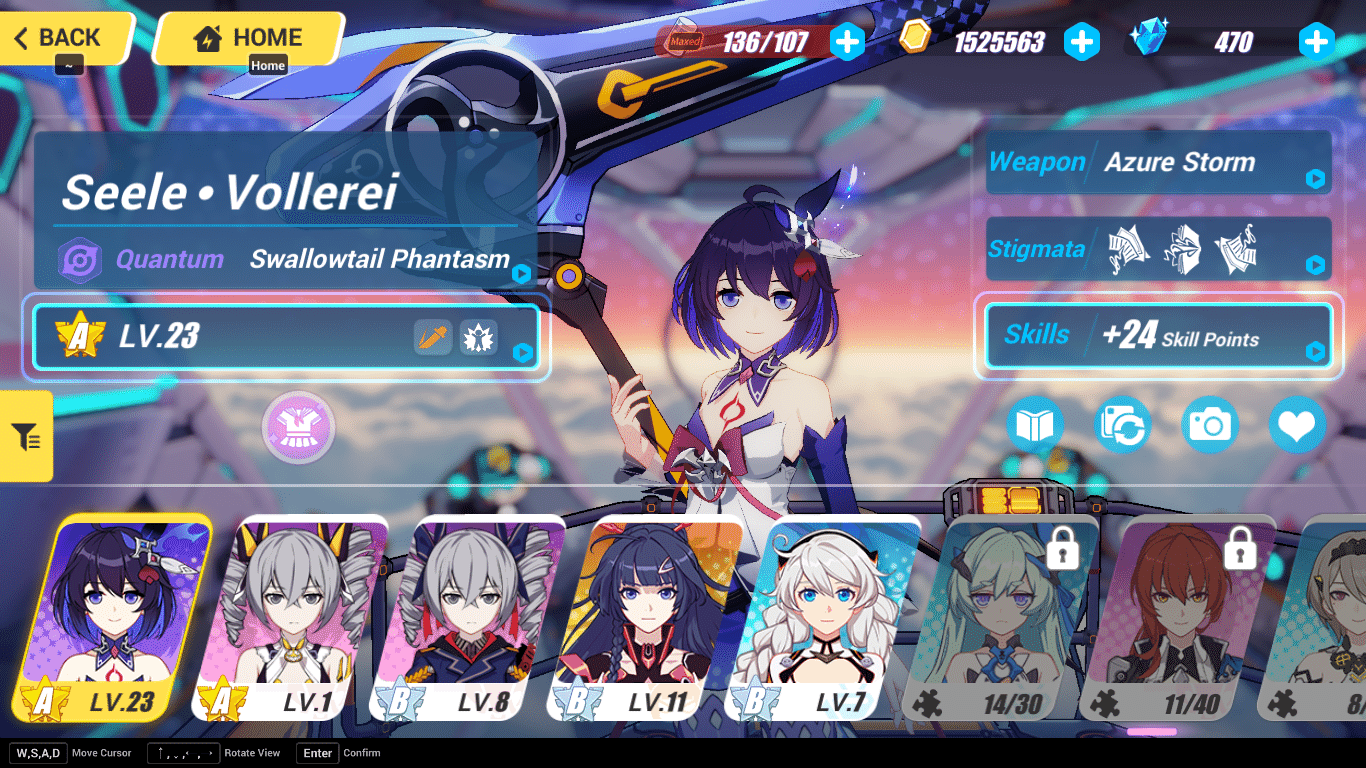
Task: Open the Valkyrie archive book icon
Action: click(x=1034, y=424)
